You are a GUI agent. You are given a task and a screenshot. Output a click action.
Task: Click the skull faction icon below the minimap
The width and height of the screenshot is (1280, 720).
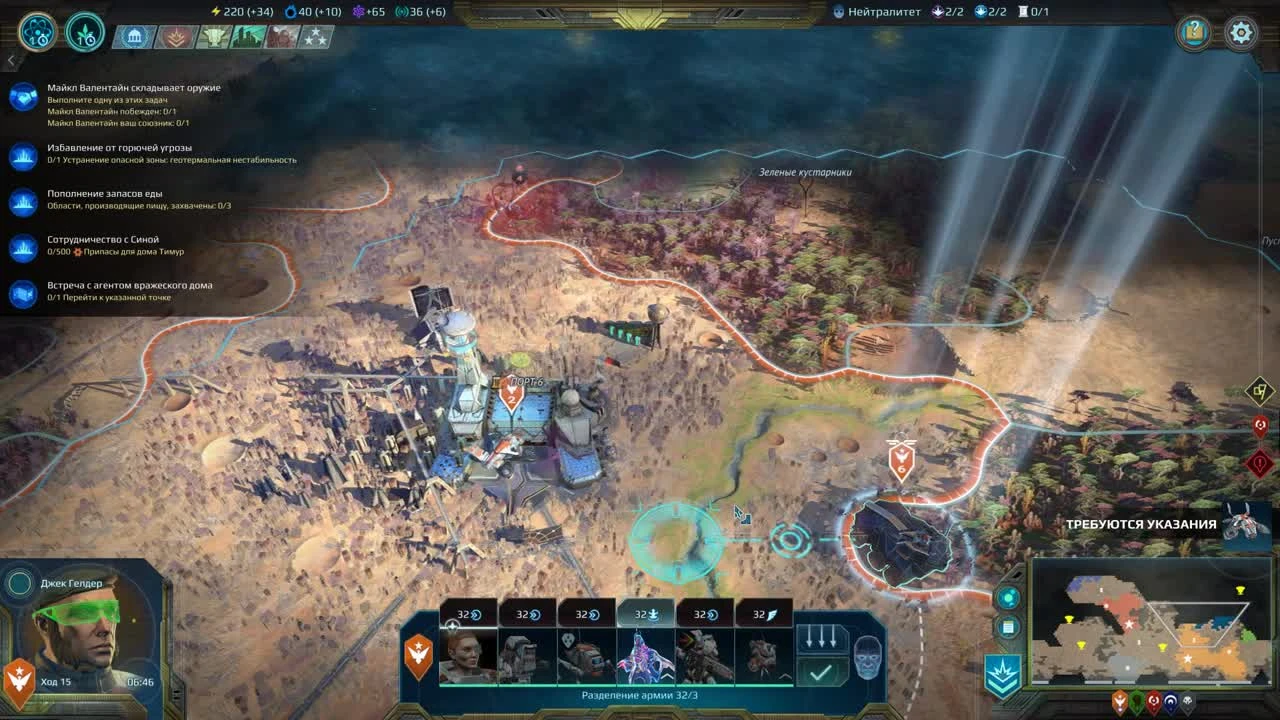[1188, 700]
